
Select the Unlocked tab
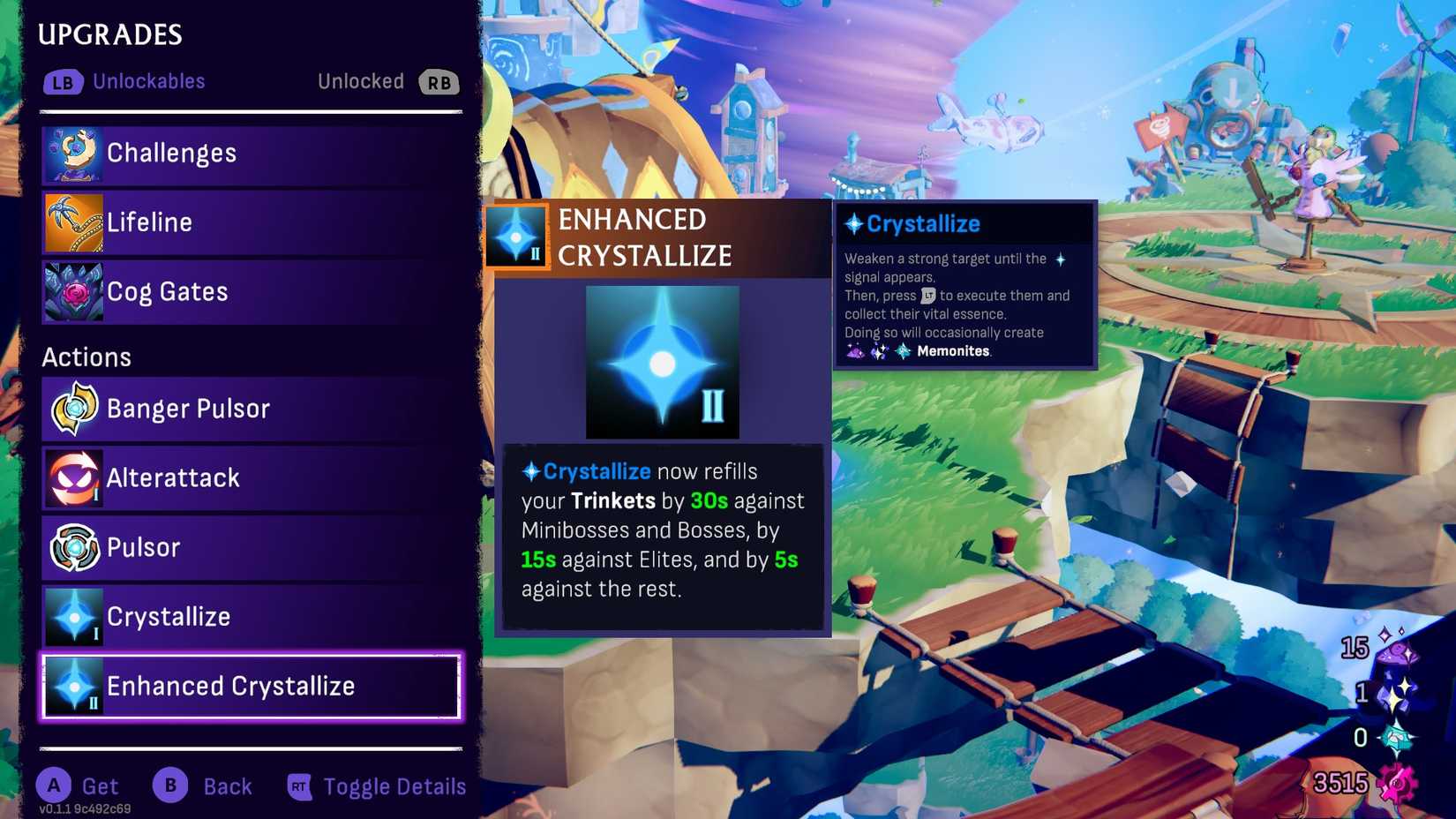click(x=360, y=81)
